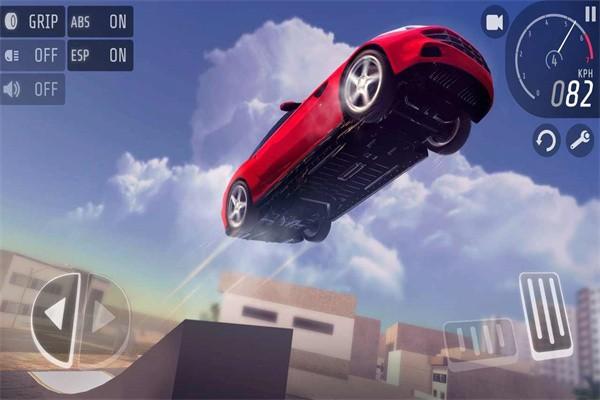Steer left with the left arrow

click(55, 316)
